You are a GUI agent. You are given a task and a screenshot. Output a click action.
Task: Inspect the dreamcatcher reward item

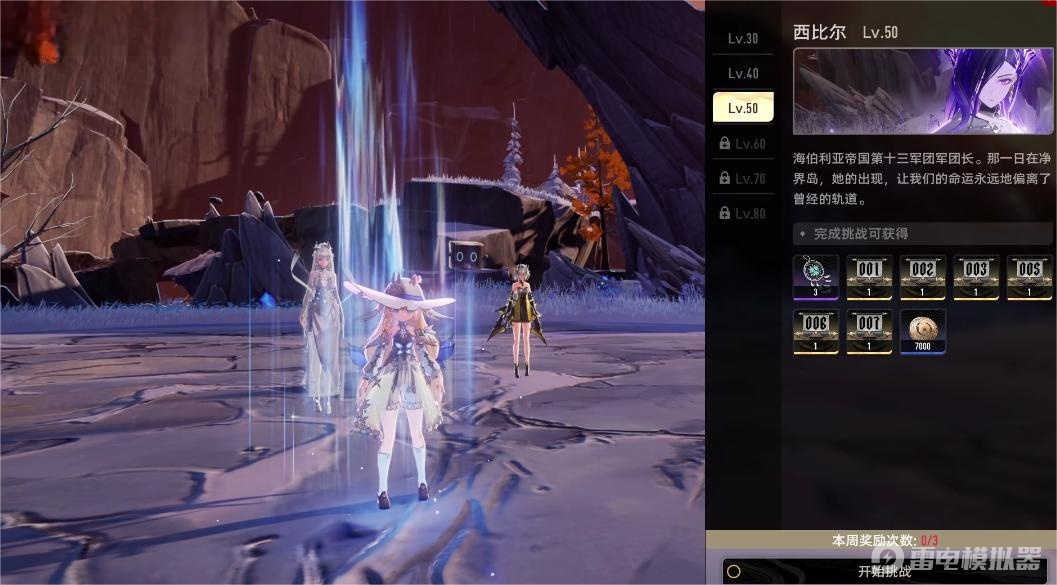point(815,277)
